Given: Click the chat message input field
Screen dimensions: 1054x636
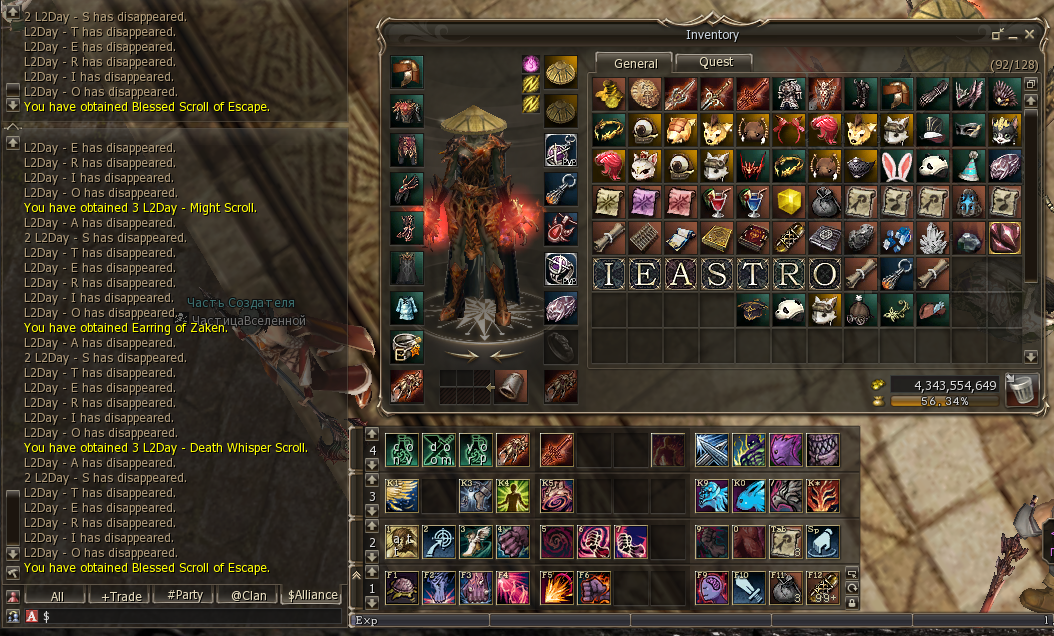Looking at the screenshot, I should pyautogui.click(x=190, y=617).
